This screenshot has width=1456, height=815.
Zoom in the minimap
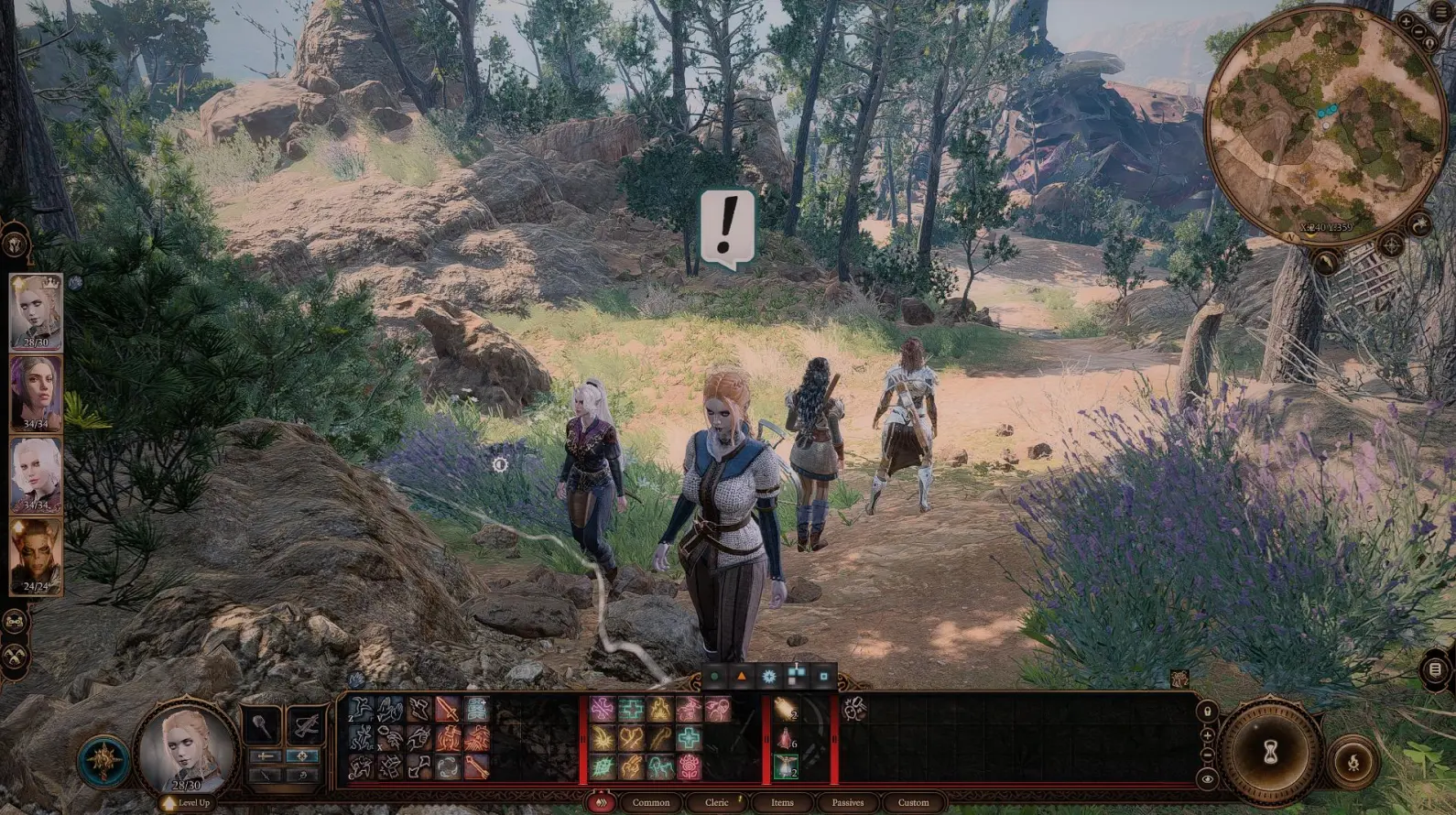[x=1407, y=22]
